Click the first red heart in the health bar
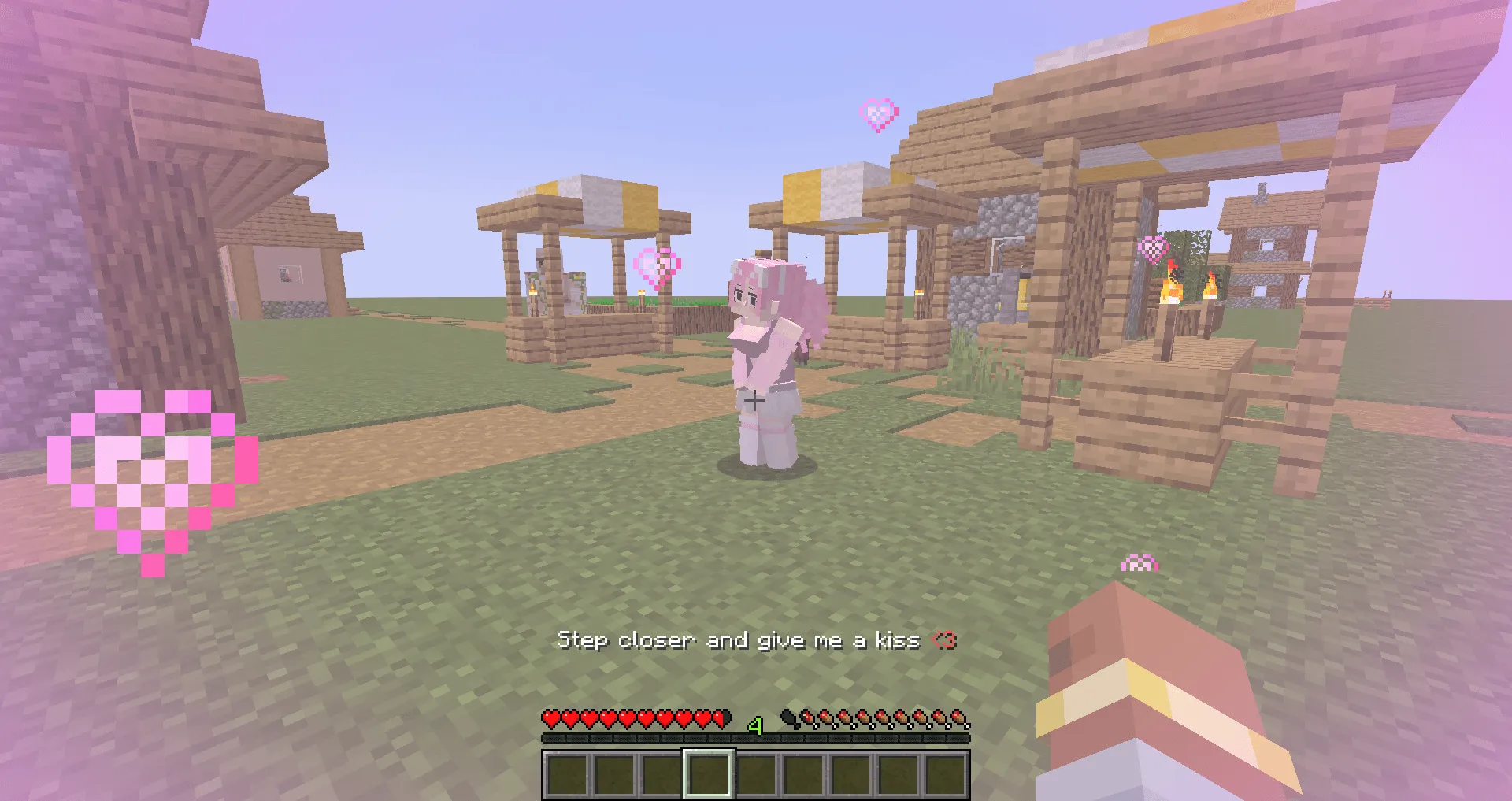The width and height of the screenshot is (1512, 801). [x=550, y=719]
